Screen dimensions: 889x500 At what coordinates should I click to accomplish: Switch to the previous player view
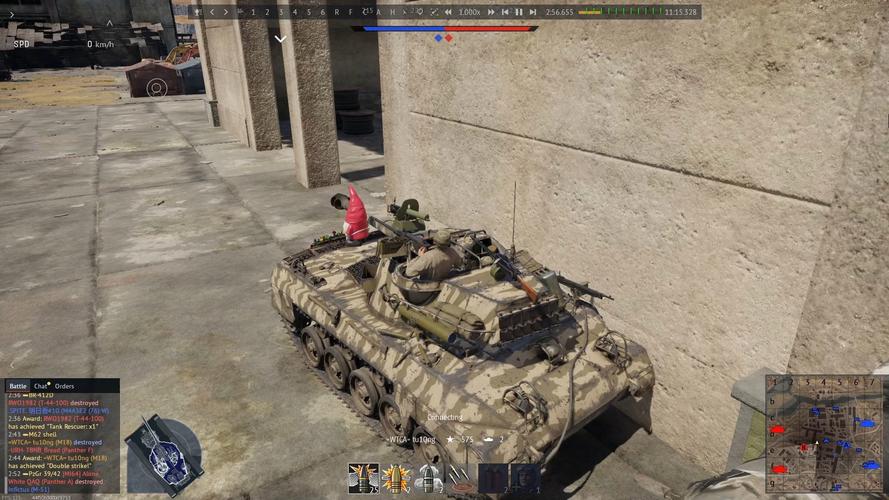[x=211, y=12]
